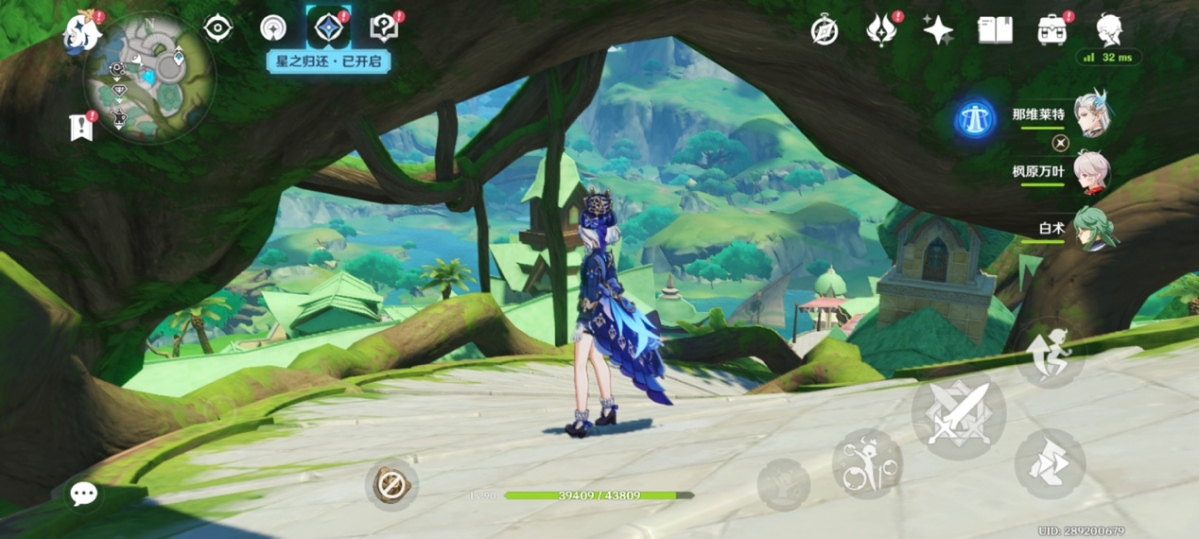Open the character screen icon

pyautogui.click(x=1109, y=30)
